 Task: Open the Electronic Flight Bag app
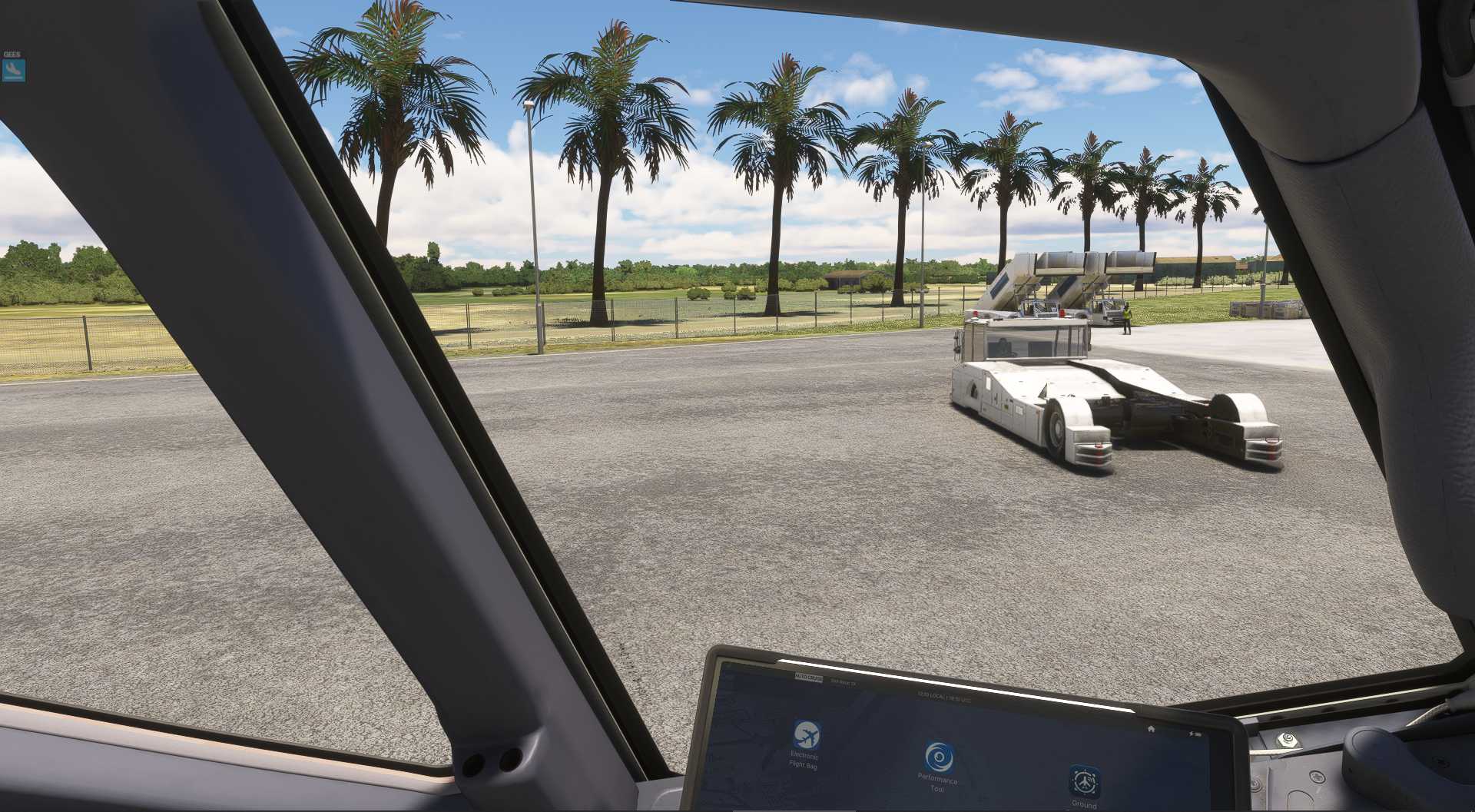tap(806, 736)
